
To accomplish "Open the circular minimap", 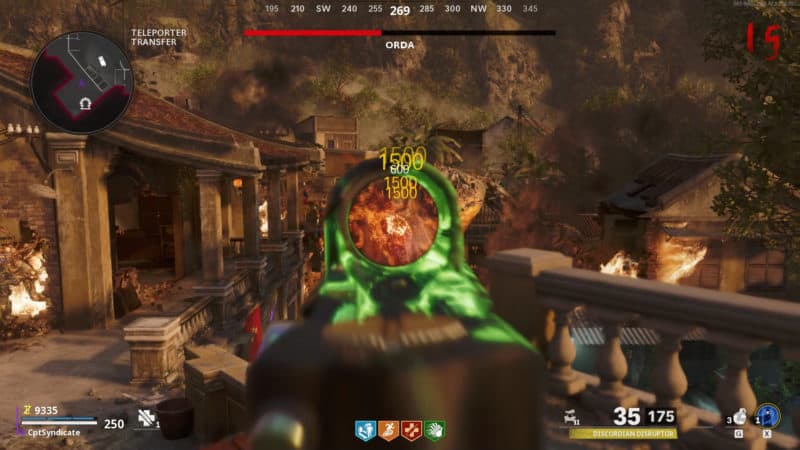I will [x=82, y=81].
